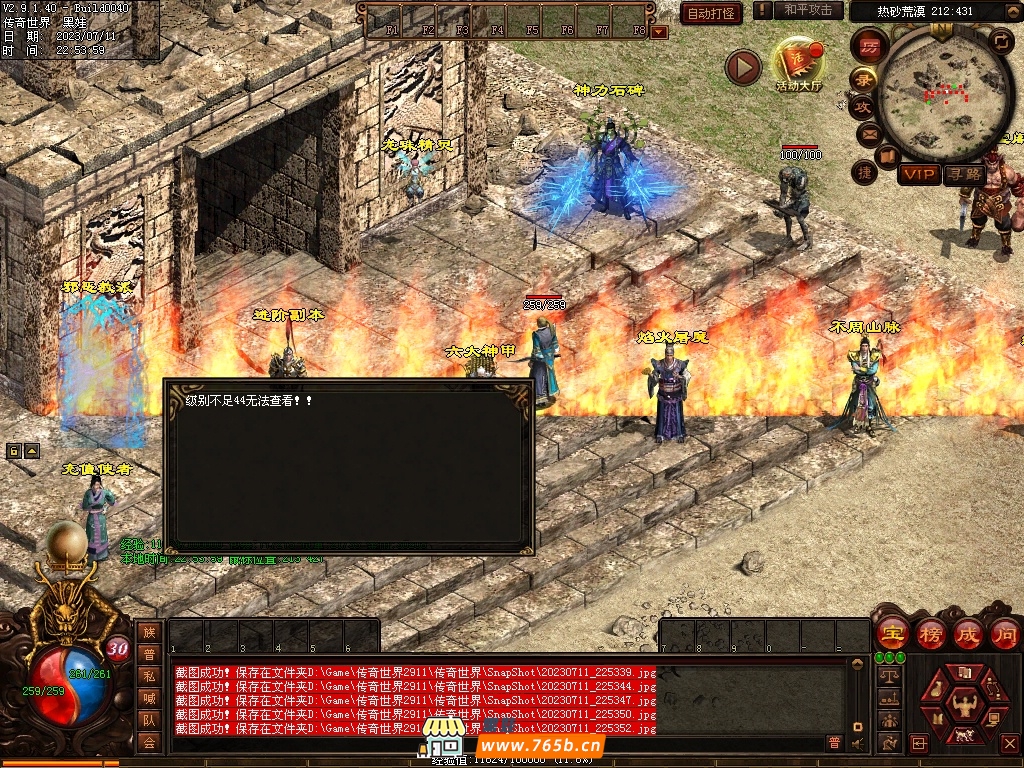Screen dimensions: 1024x768
Task: Open the 宝 treasure shop button
Action: pyautogui.click(x=891, y=633)
